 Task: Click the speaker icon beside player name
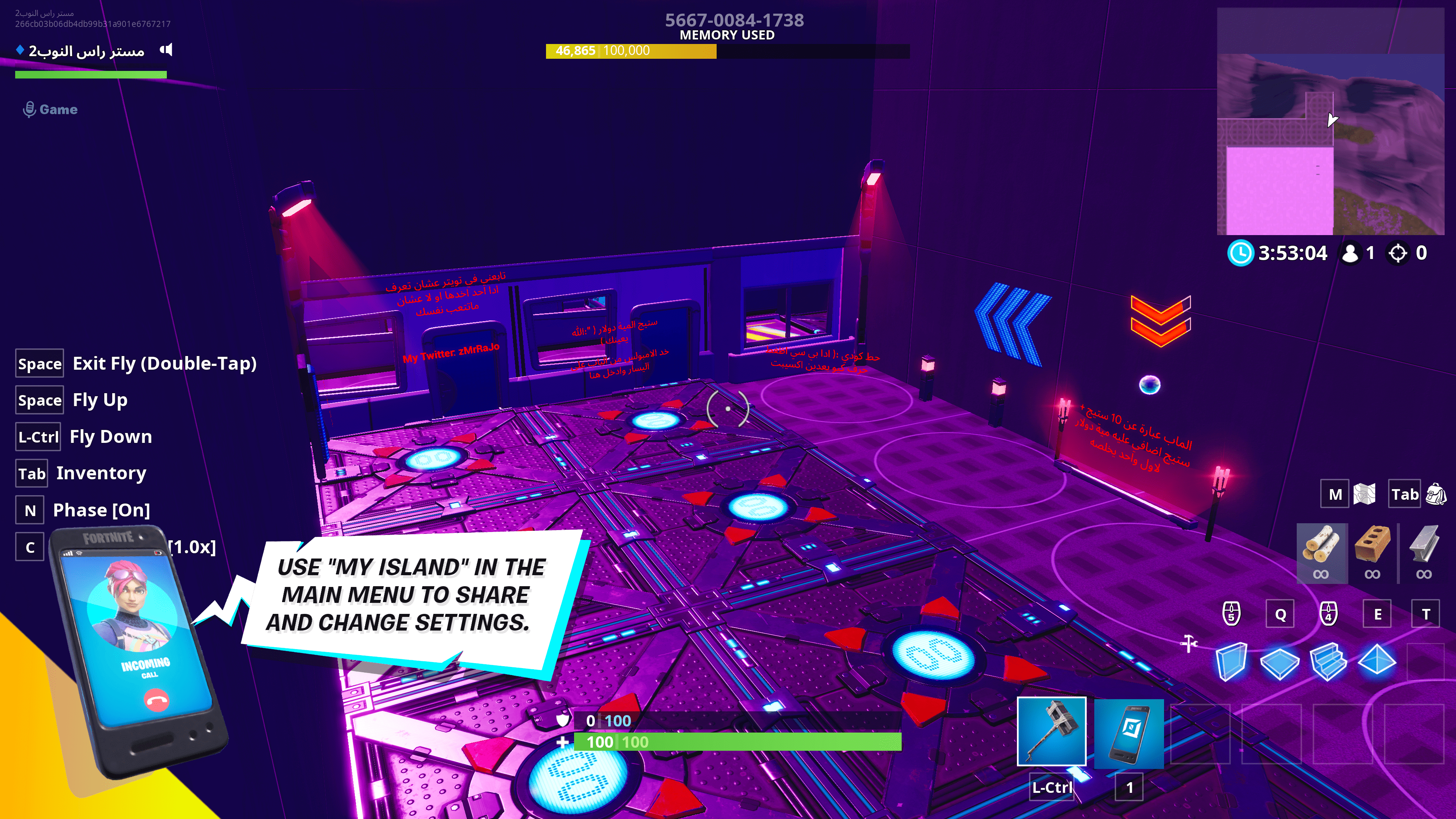166,50
